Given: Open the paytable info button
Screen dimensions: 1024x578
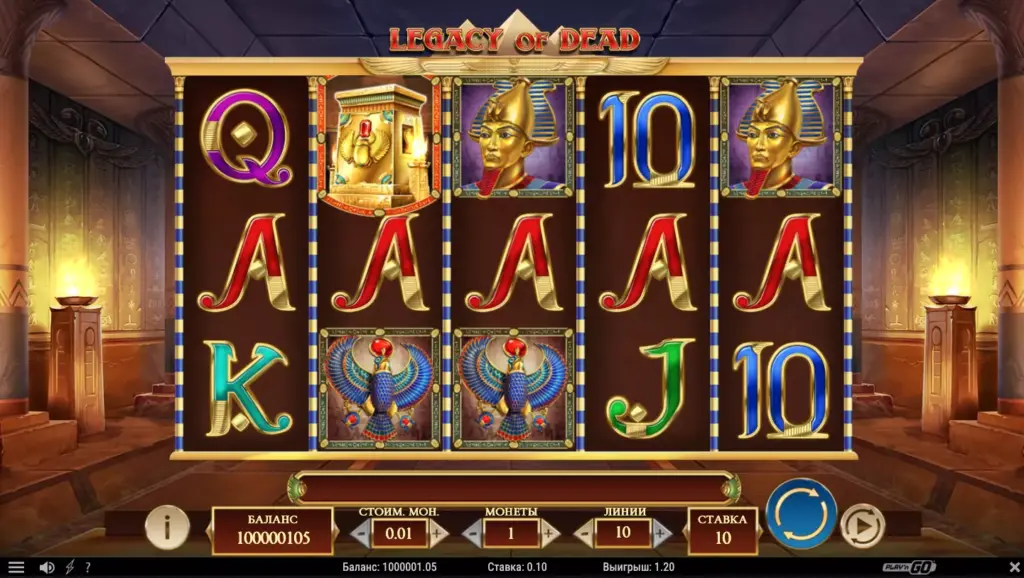Looking at the screenshot, I should (167, 526).
